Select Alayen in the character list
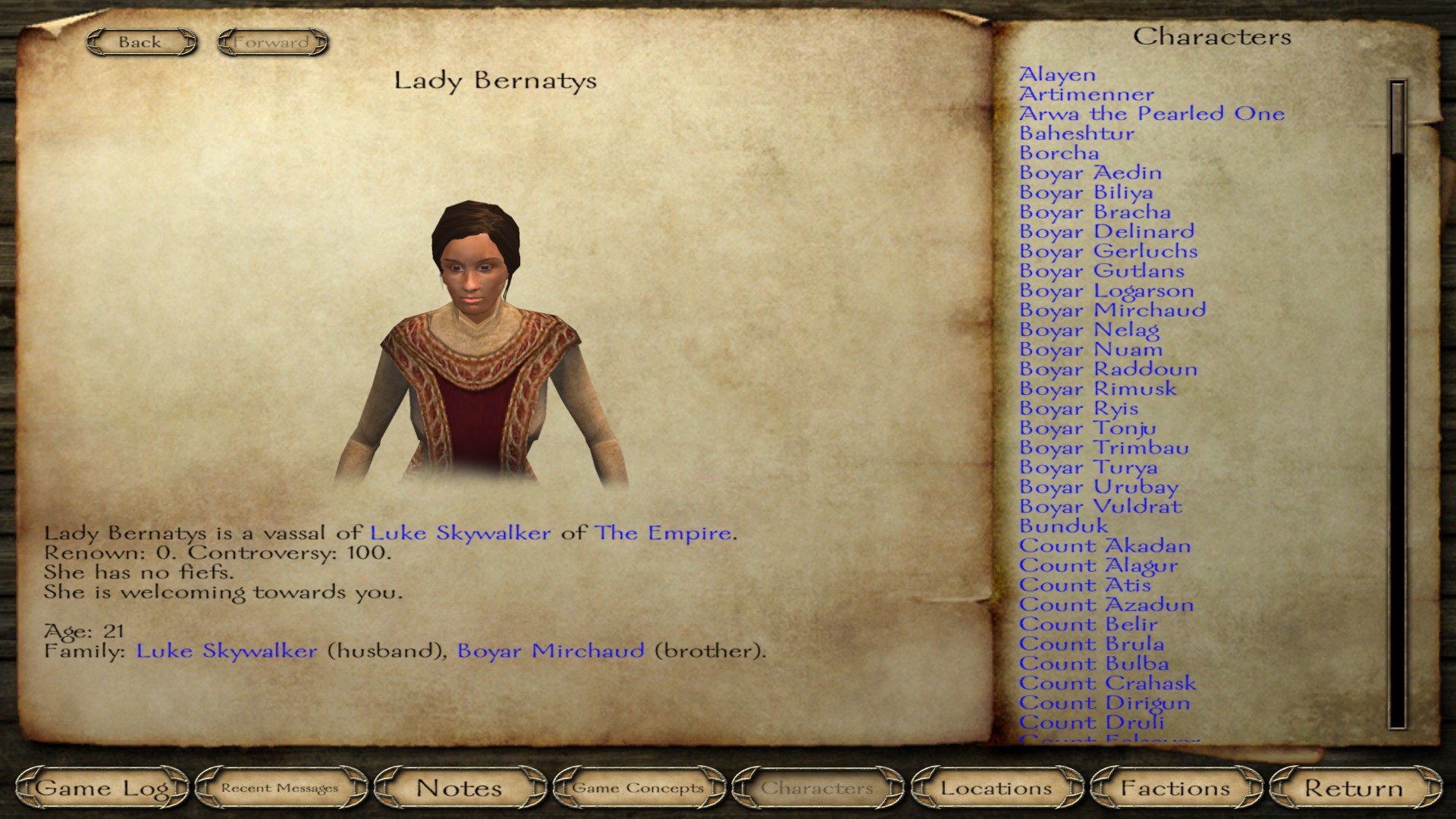This screenshot has height=819, width=1456. (1057, 75)
